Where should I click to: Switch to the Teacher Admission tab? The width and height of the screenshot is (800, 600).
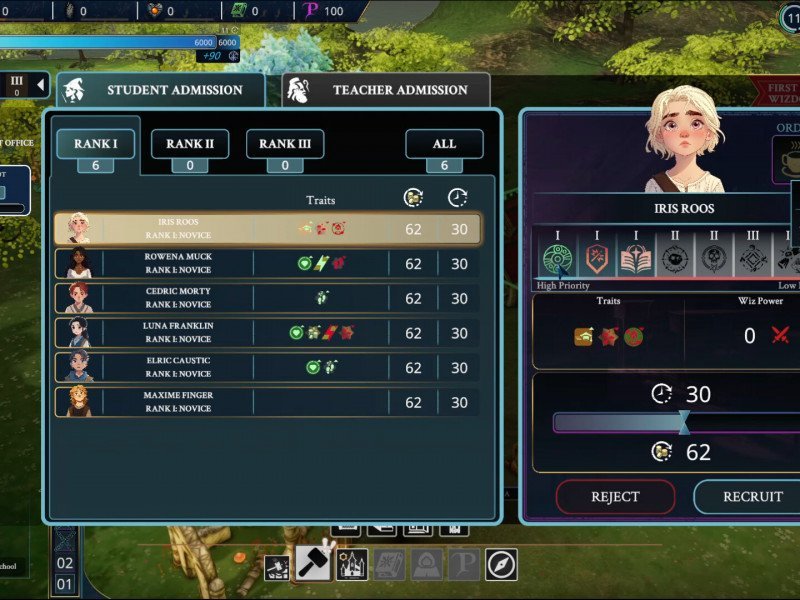tap(387, 90)
